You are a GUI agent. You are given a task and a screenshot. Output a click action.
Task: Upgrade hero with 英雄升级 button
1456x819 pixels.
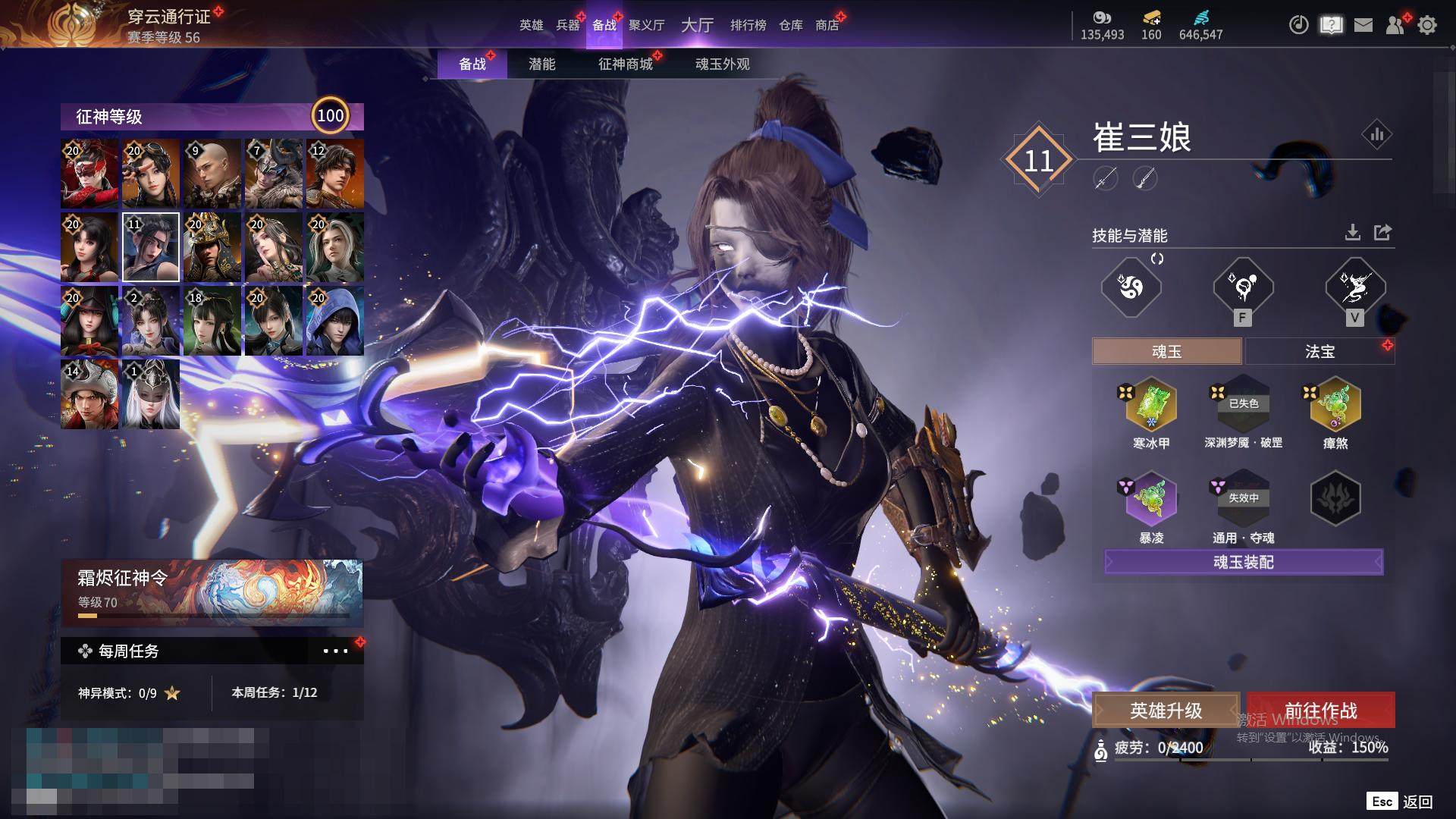point(1166,711)
